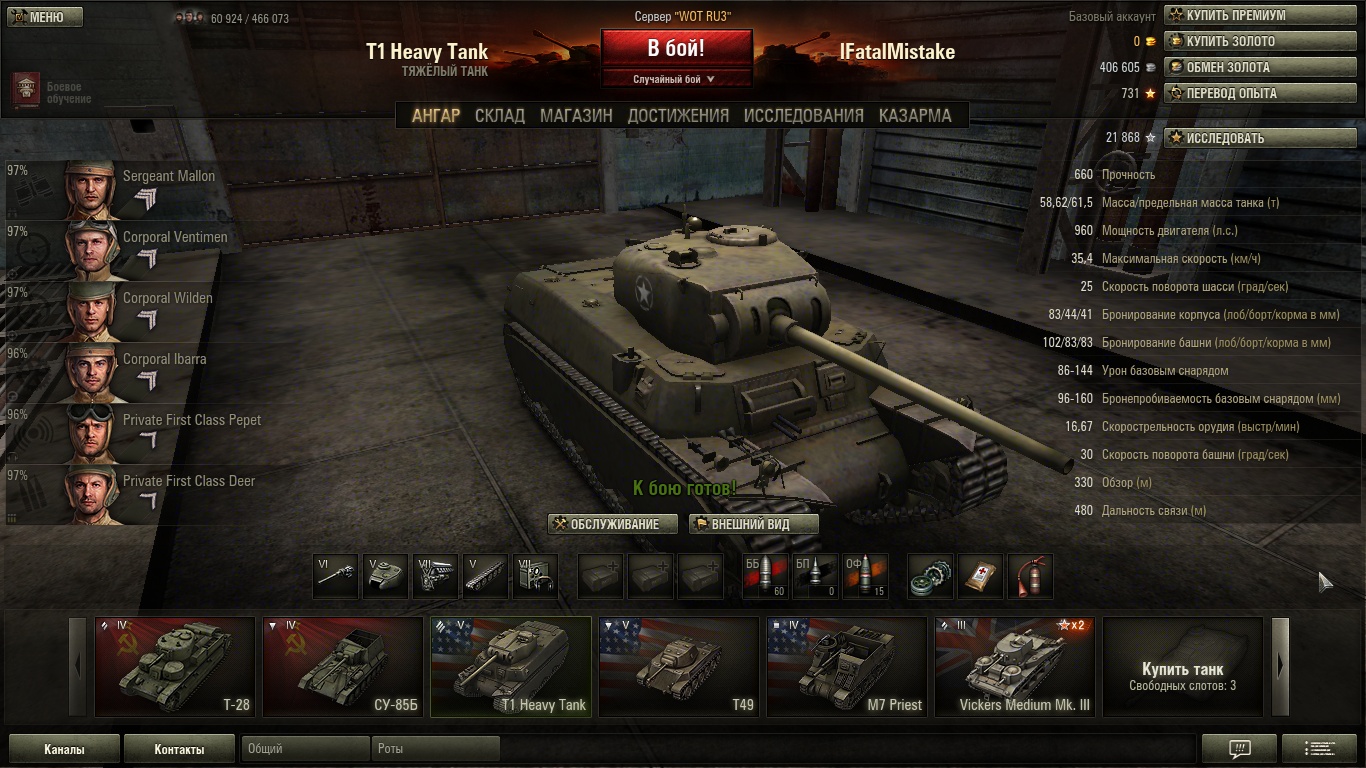
Task: Open the МАГАЗИН tab
Action: (576, 115)
